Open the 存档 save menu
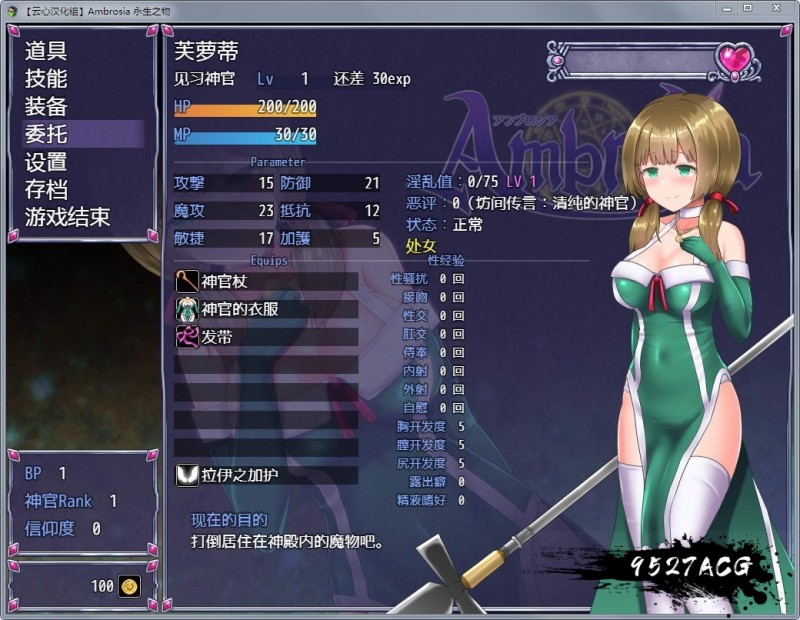Image resolution: width=800 pixels, height=620 pixels. [47, 189]
